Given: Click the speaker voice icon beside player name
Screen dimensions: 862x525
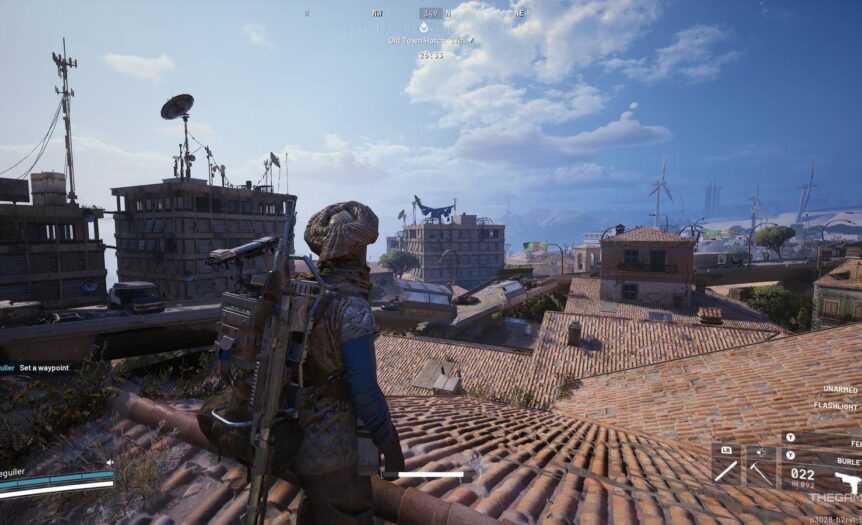Looking at the screenshot, I should point(108,462).
